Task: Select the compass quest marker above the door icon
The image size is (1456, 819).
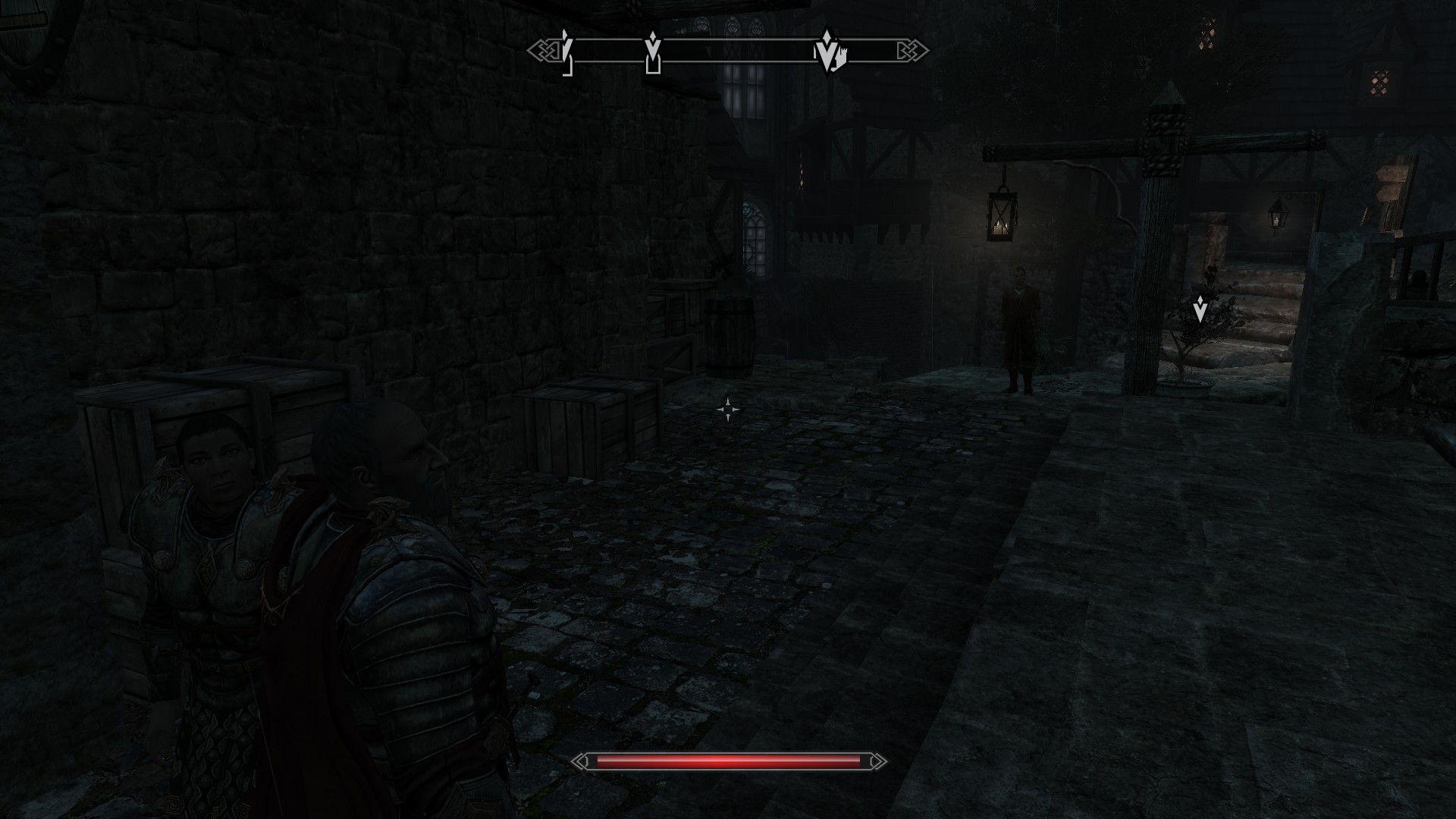Action: point(652,46)
